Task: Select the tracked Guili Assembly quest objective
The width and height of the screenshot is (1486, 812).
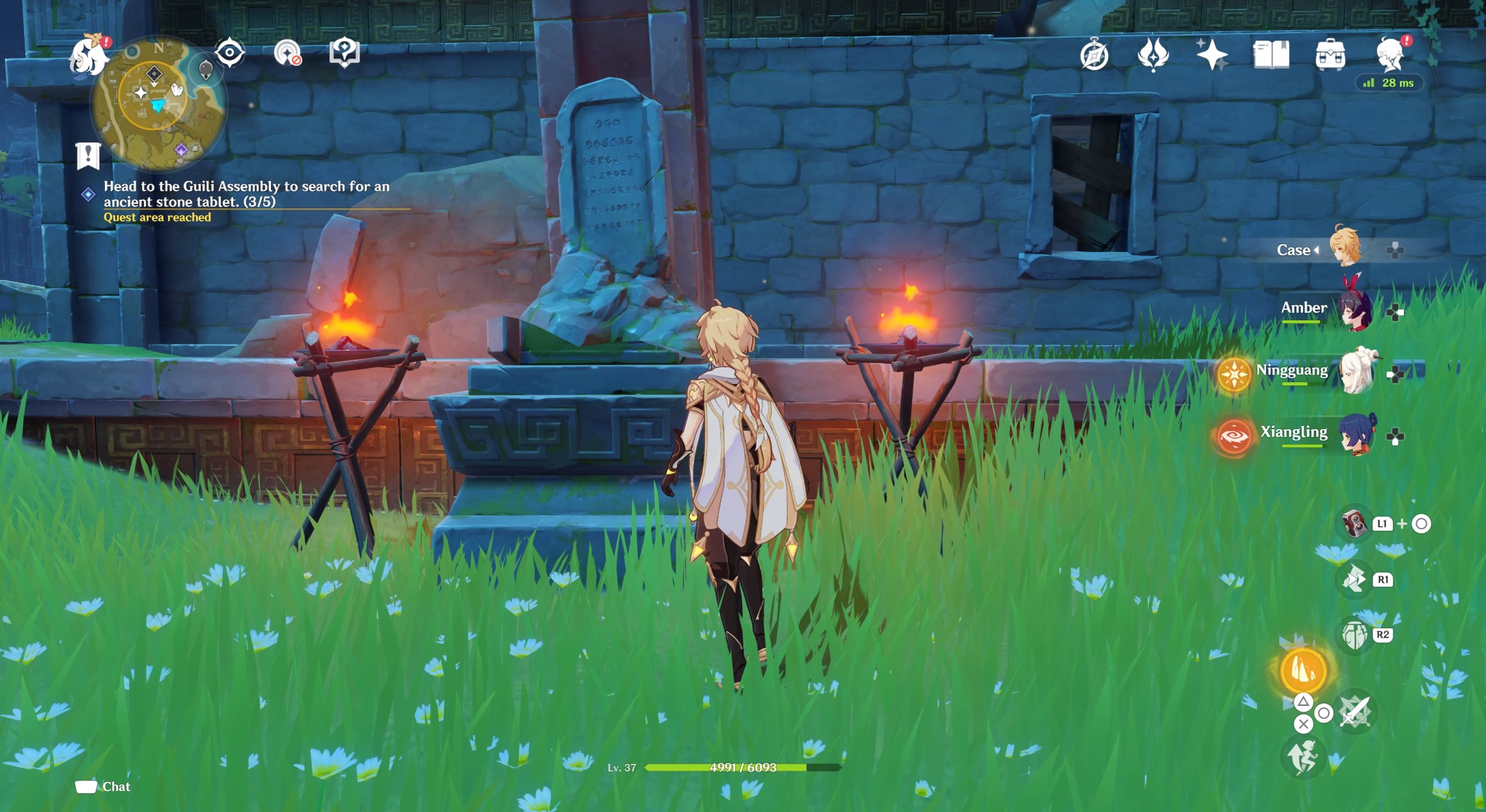Action: (246, 194)
